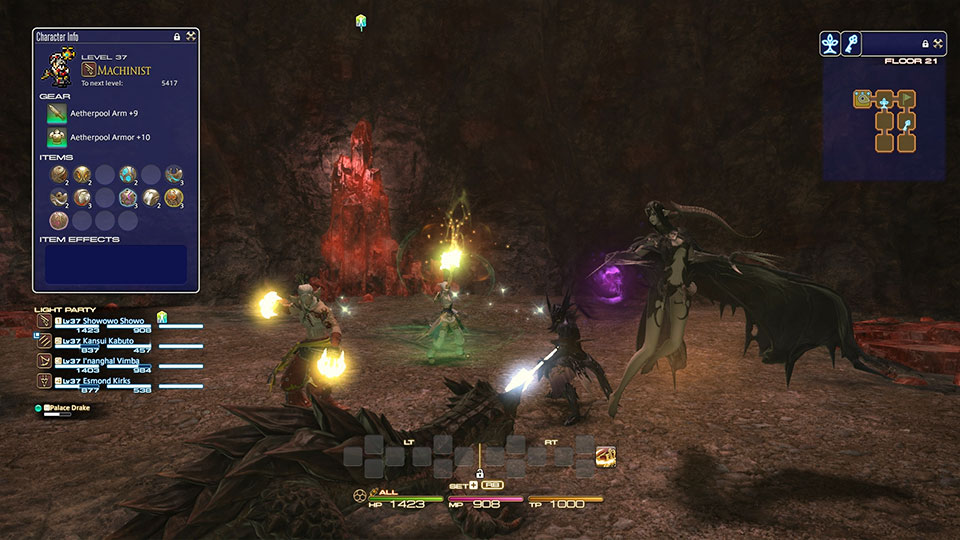This screenshot has width=960, height=540.
Task: Select the Aetherpool Arm gear icon
Action: click(x=57, y=113)
